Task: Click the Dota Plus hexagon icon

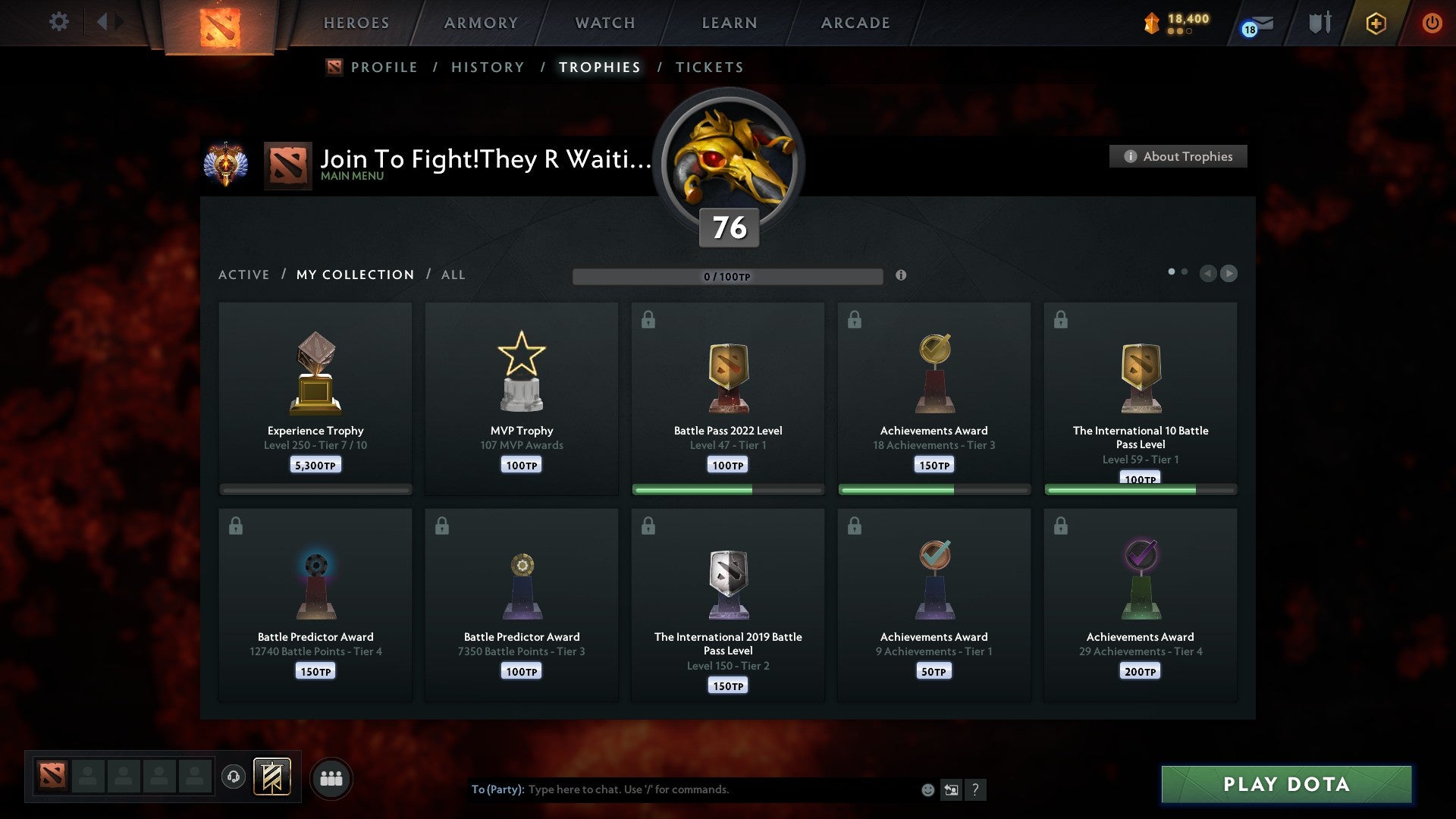Action: click(1375, 23)
